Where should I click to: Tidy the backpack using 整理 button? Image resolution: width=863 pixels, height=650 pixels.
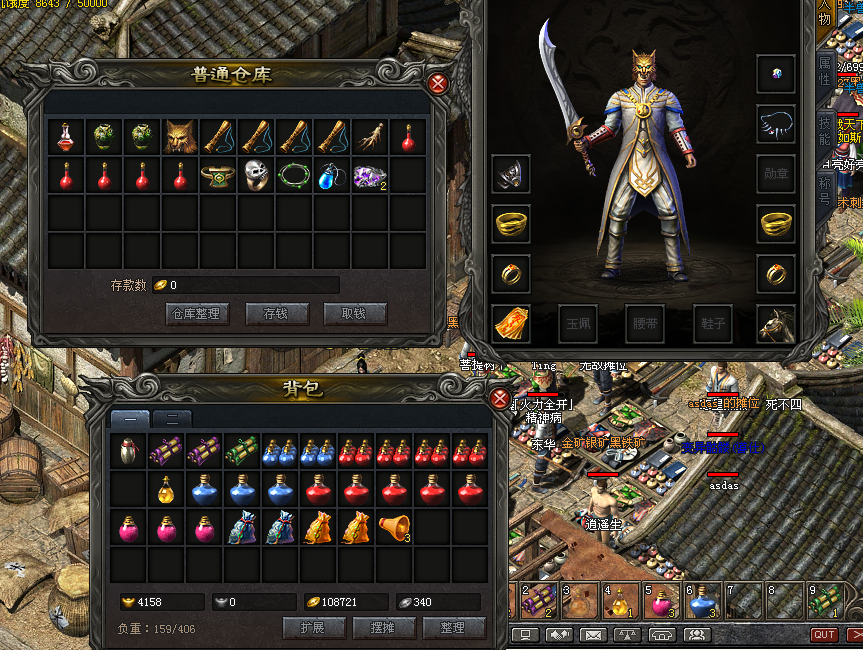(452, 628)
